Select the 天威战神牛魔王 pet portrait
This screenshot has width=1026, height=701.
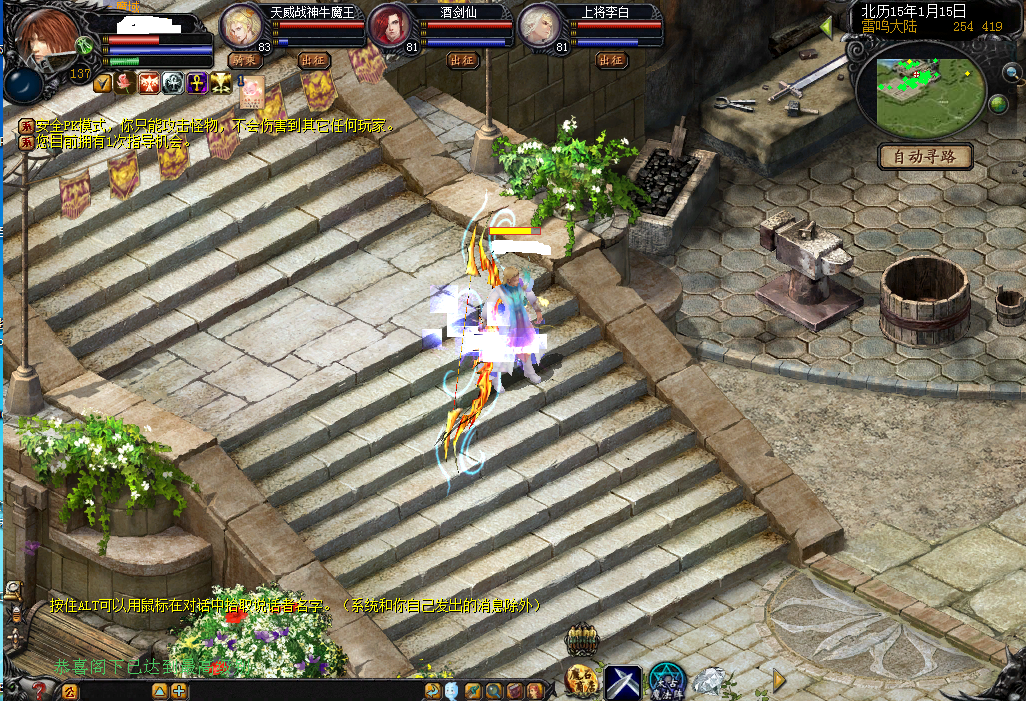[240, 25]
